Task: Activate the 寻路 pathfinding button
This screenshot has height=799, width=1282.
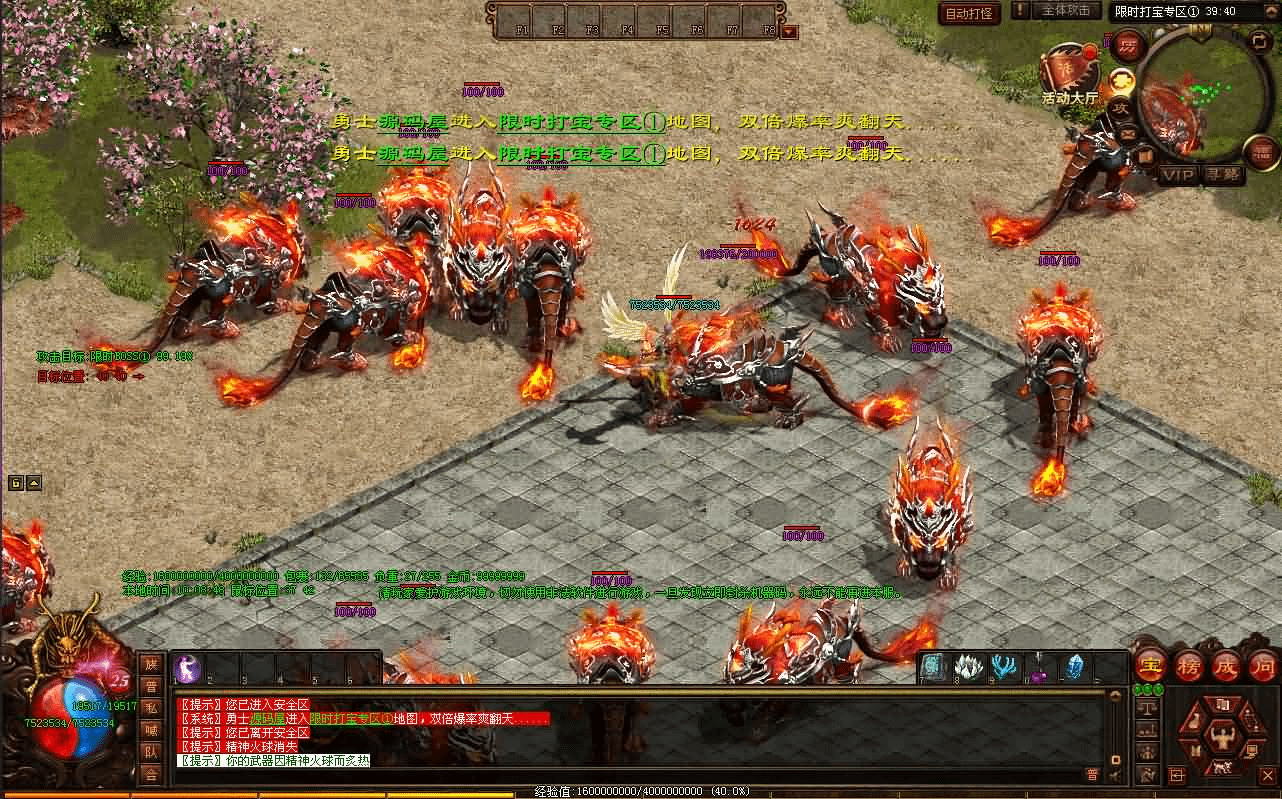Action: coord(1221,175)
